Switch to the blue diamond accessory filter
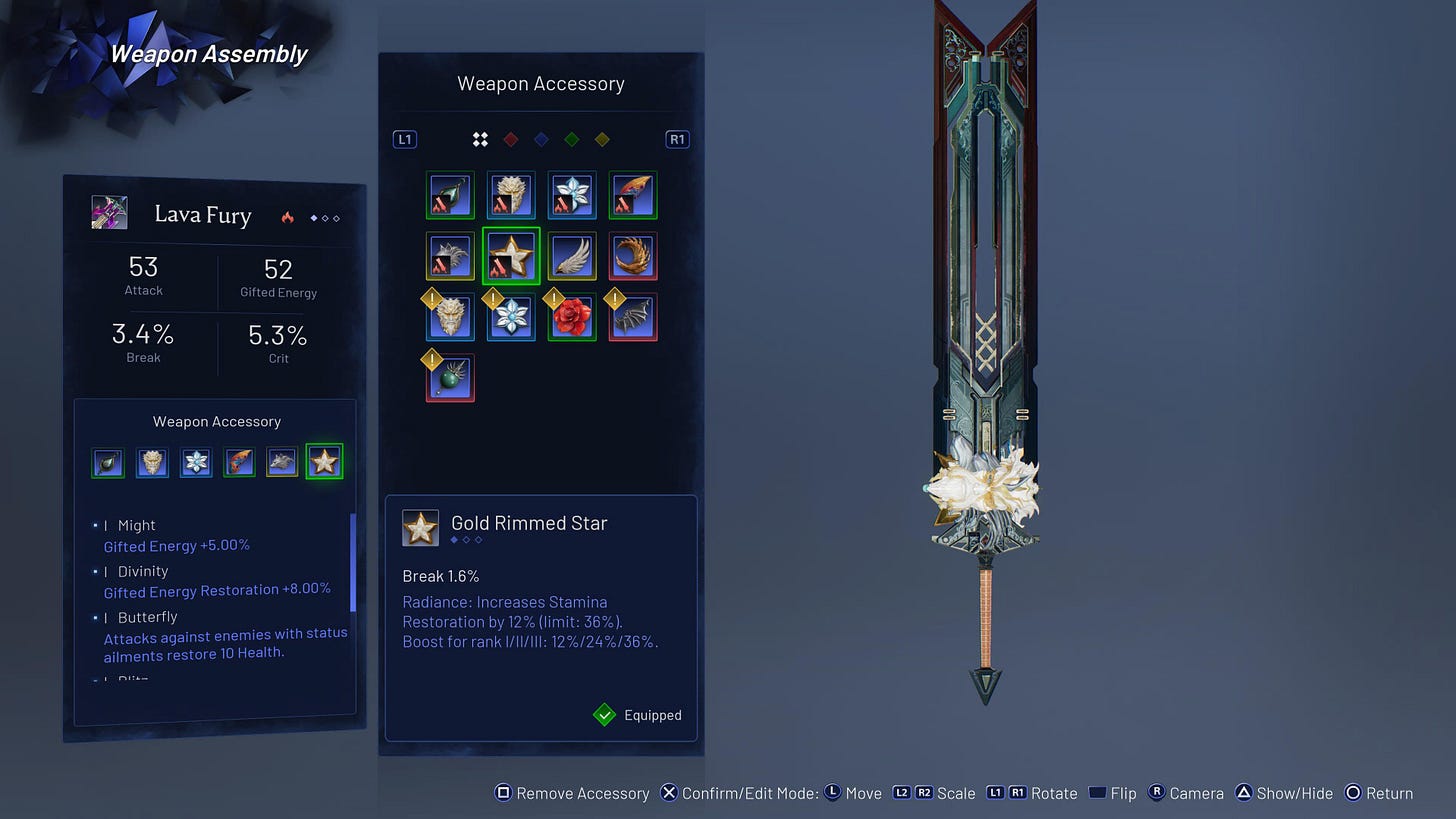This screenshot has width=1456, height=819. point(541,139)
